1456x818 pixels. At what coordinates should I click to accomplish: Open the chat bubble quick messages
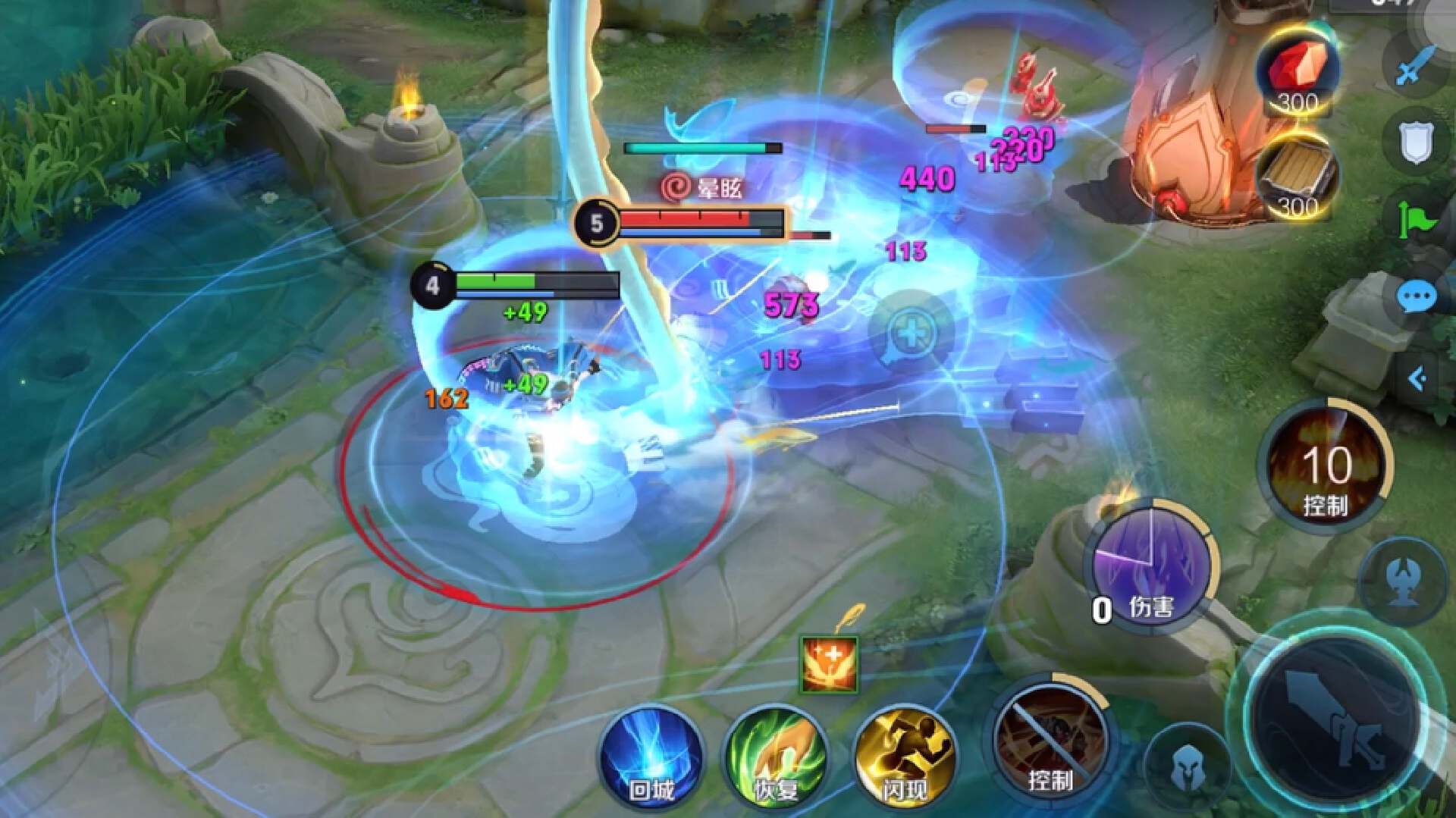pyautogui.click(x=1415, y=298)
